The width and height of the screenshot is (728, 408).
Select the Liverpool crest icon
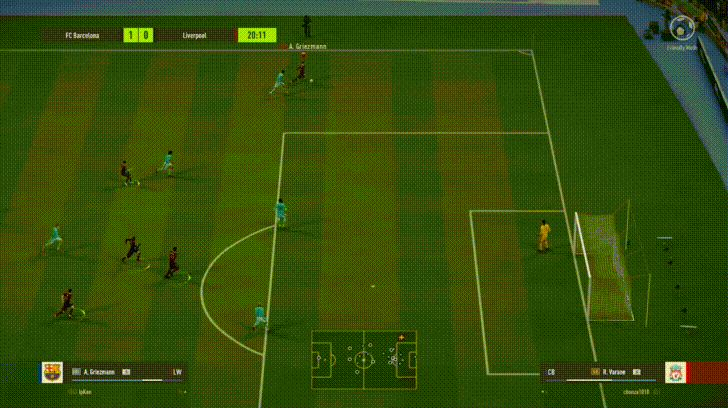click(x=677, y=373)
